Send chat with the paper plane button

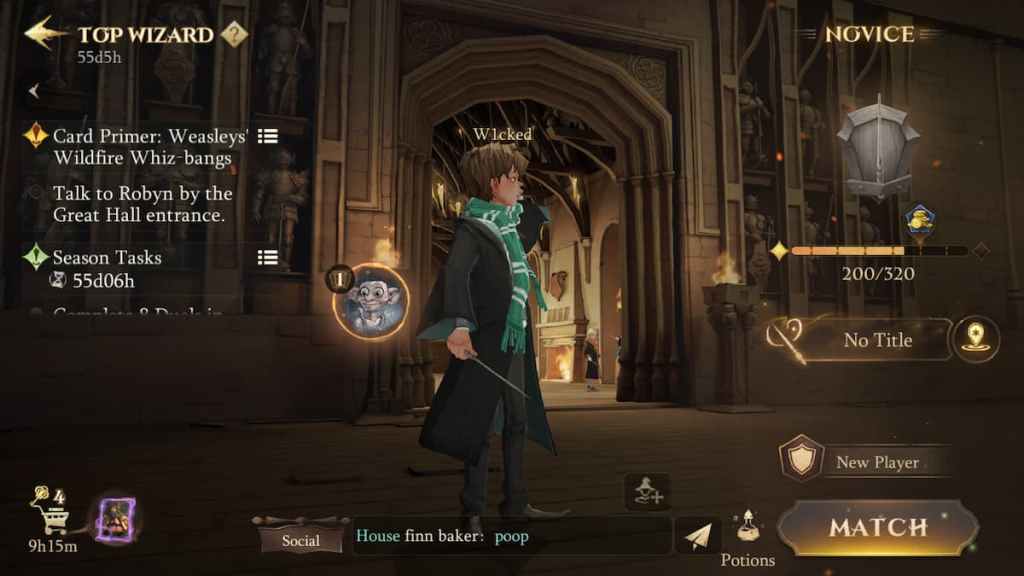(698, 536)
